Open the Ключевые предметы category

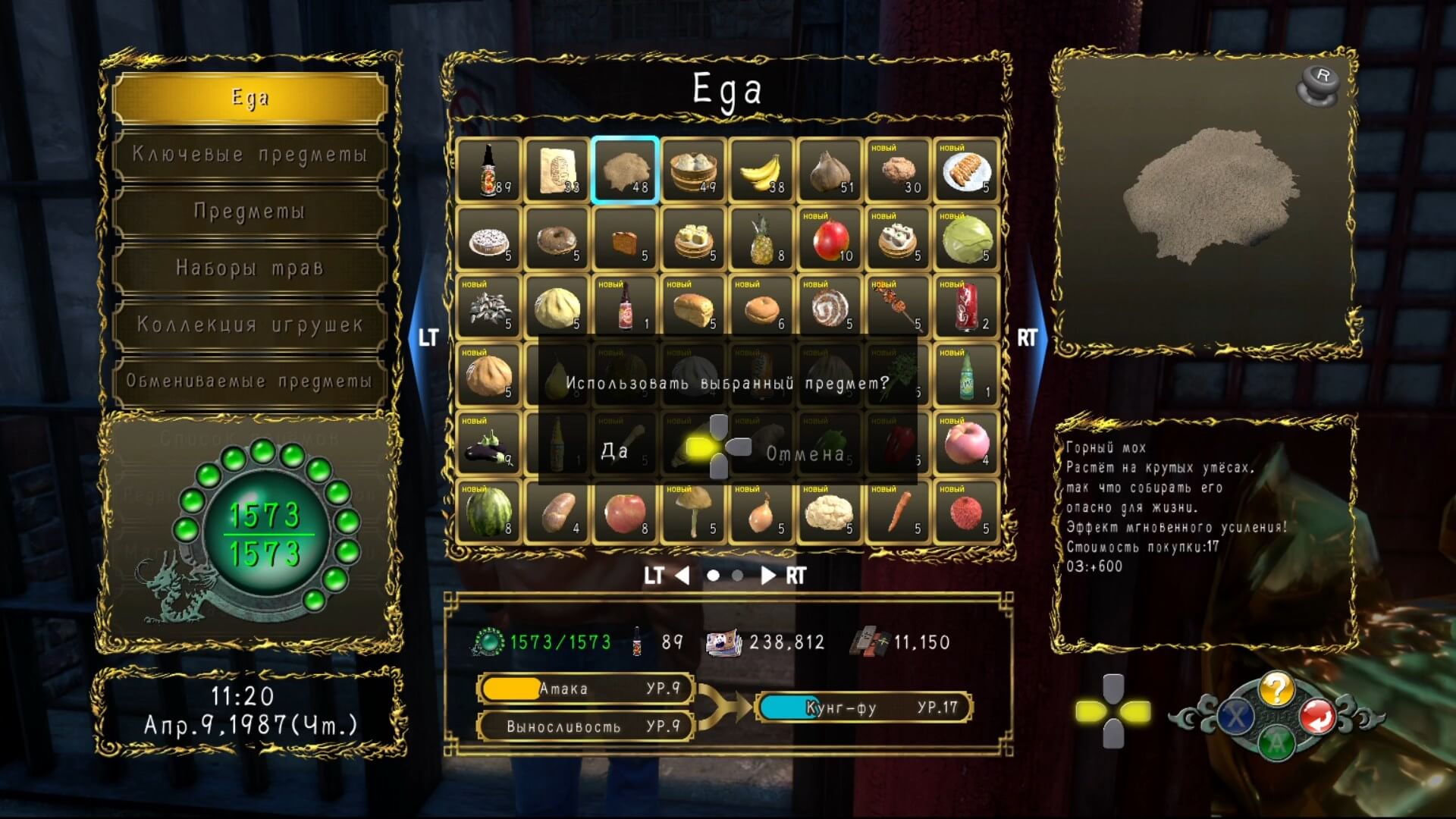tap(249, 155)
